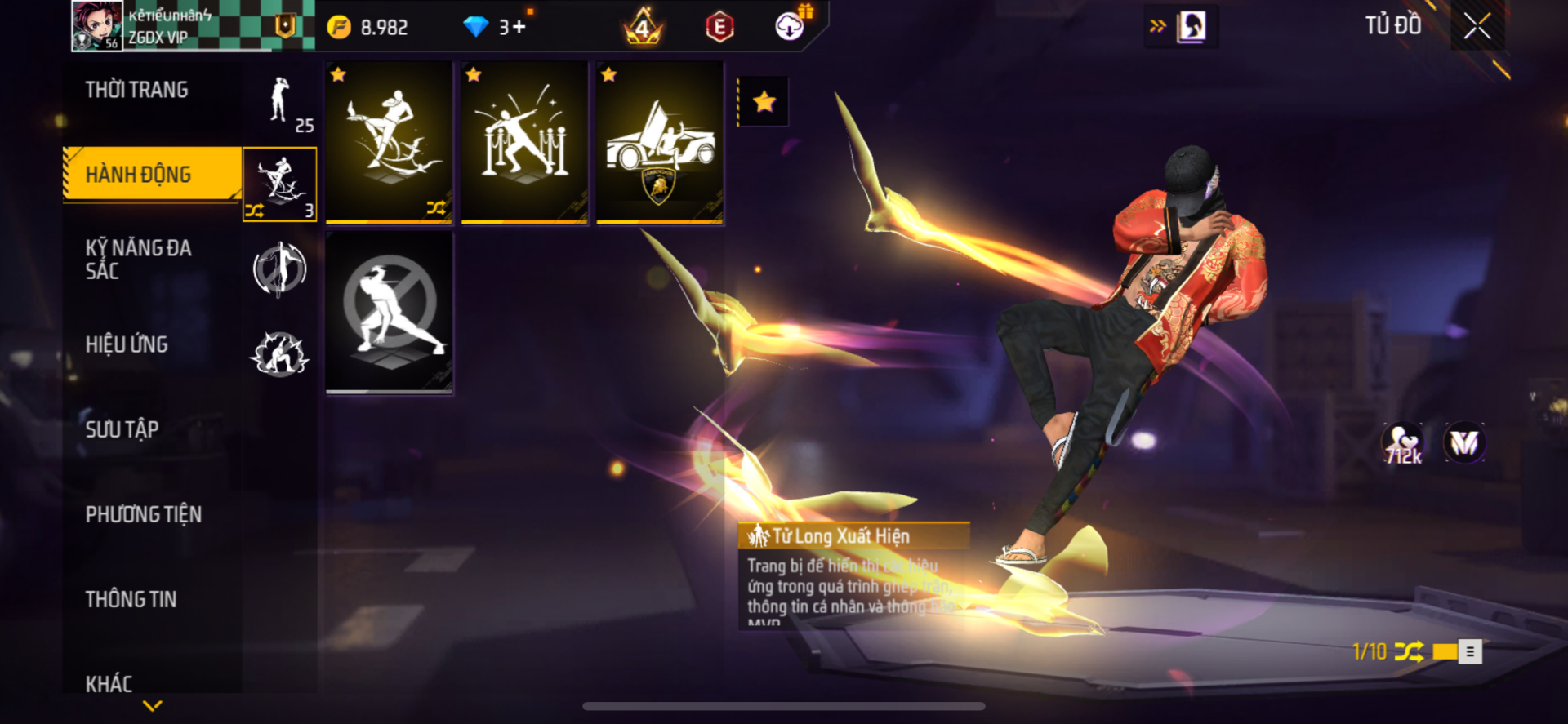The width and height of the screenshot is (1568, 724).
Task: Open the player profile avatar
Action: (x=97, y=26)
